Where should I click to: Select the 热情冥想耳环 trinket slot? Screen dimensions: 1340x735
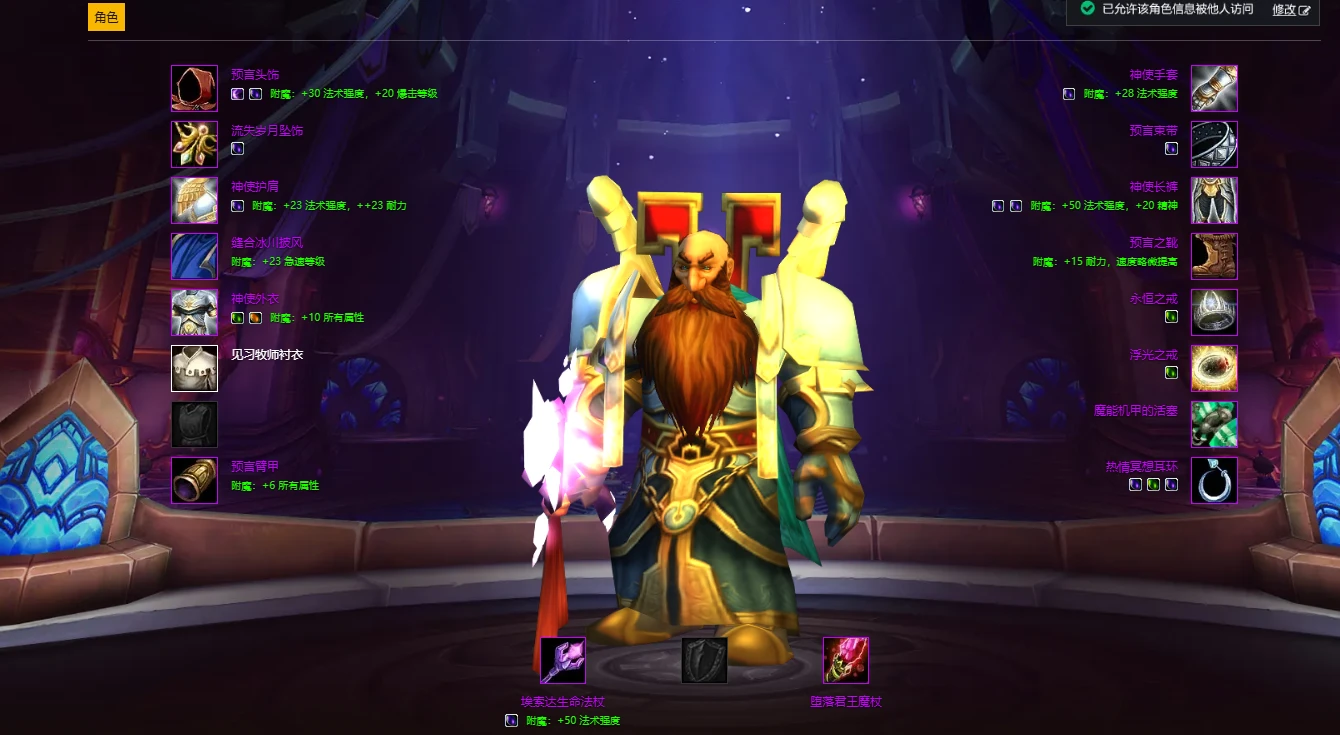click(x=1214, y=480)
